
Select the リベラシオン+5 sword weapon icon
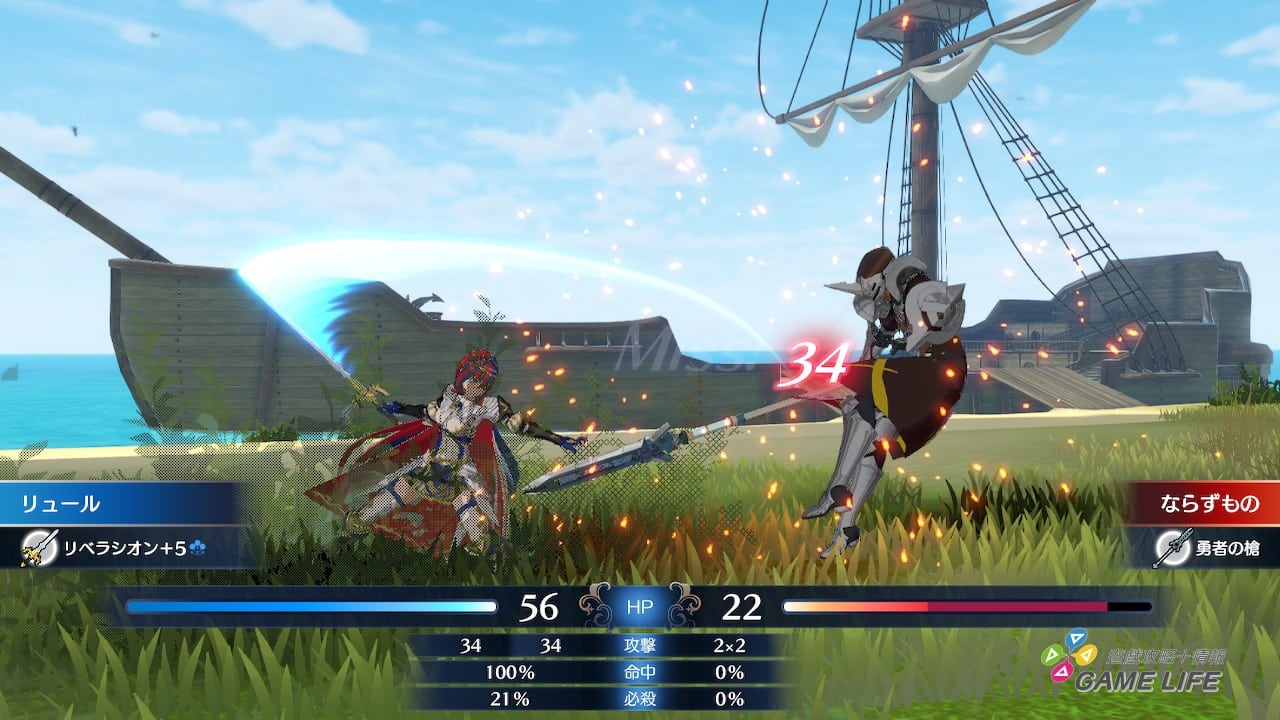pos(38,546)
